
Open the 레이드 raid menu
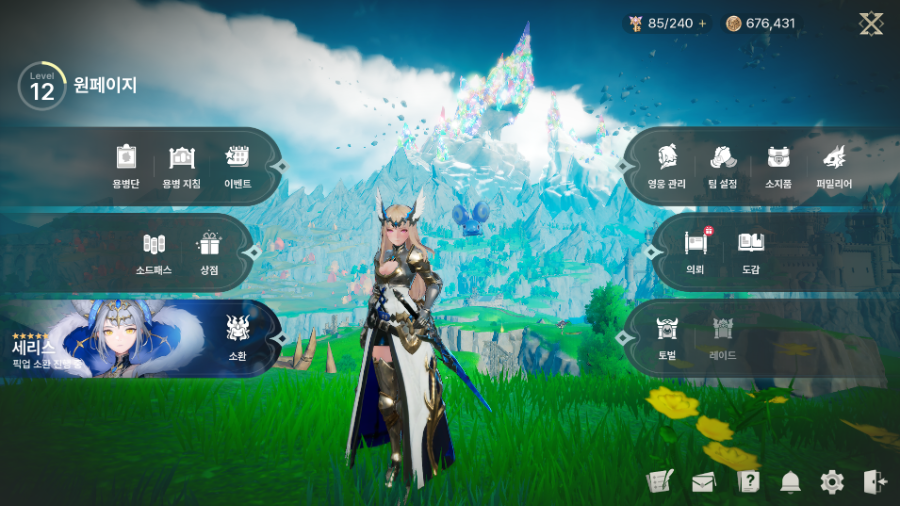pyautogui.click(x=723, y=337)
